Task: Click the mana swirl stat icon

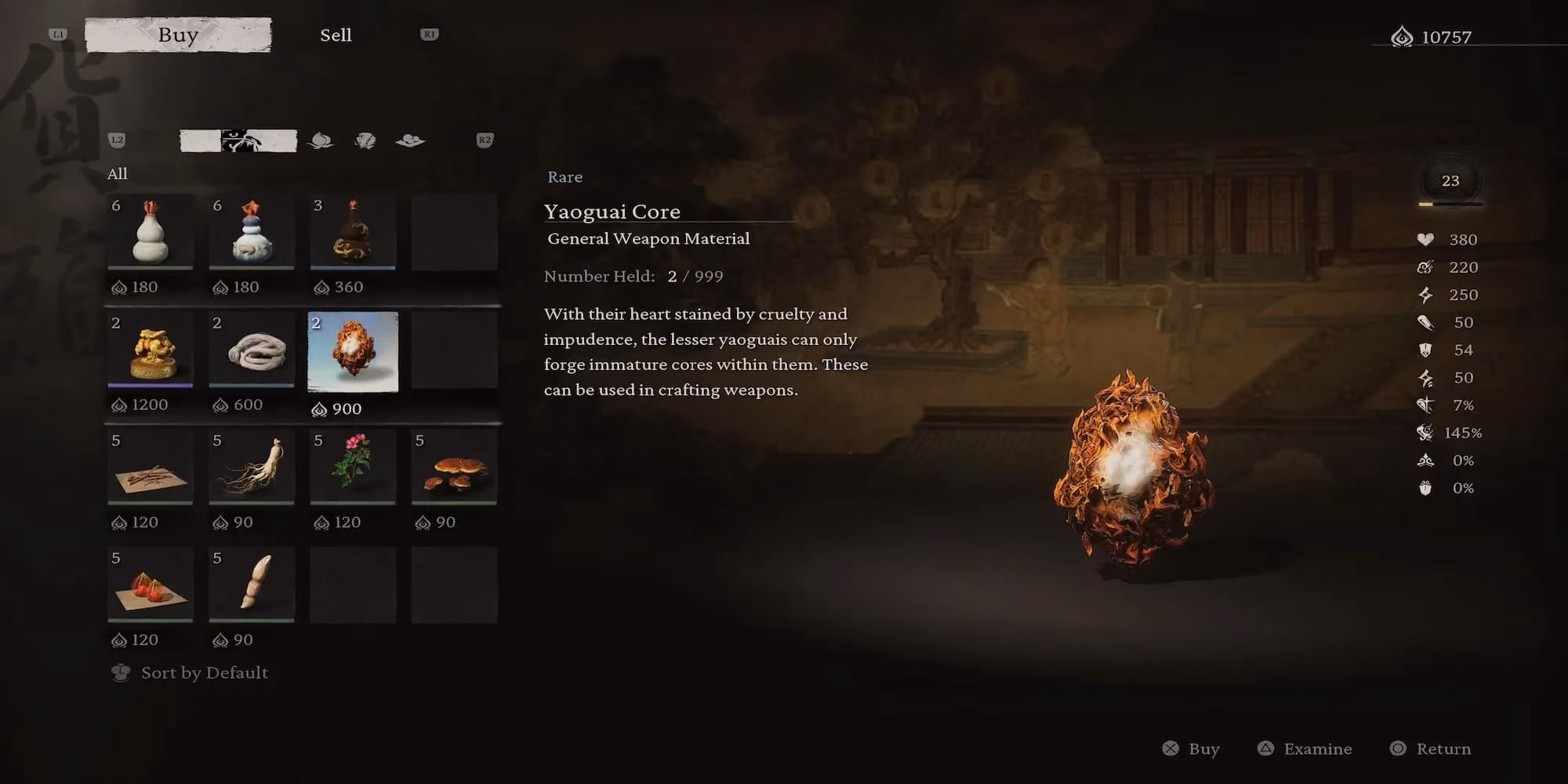Action: (x=1427, y=267)
